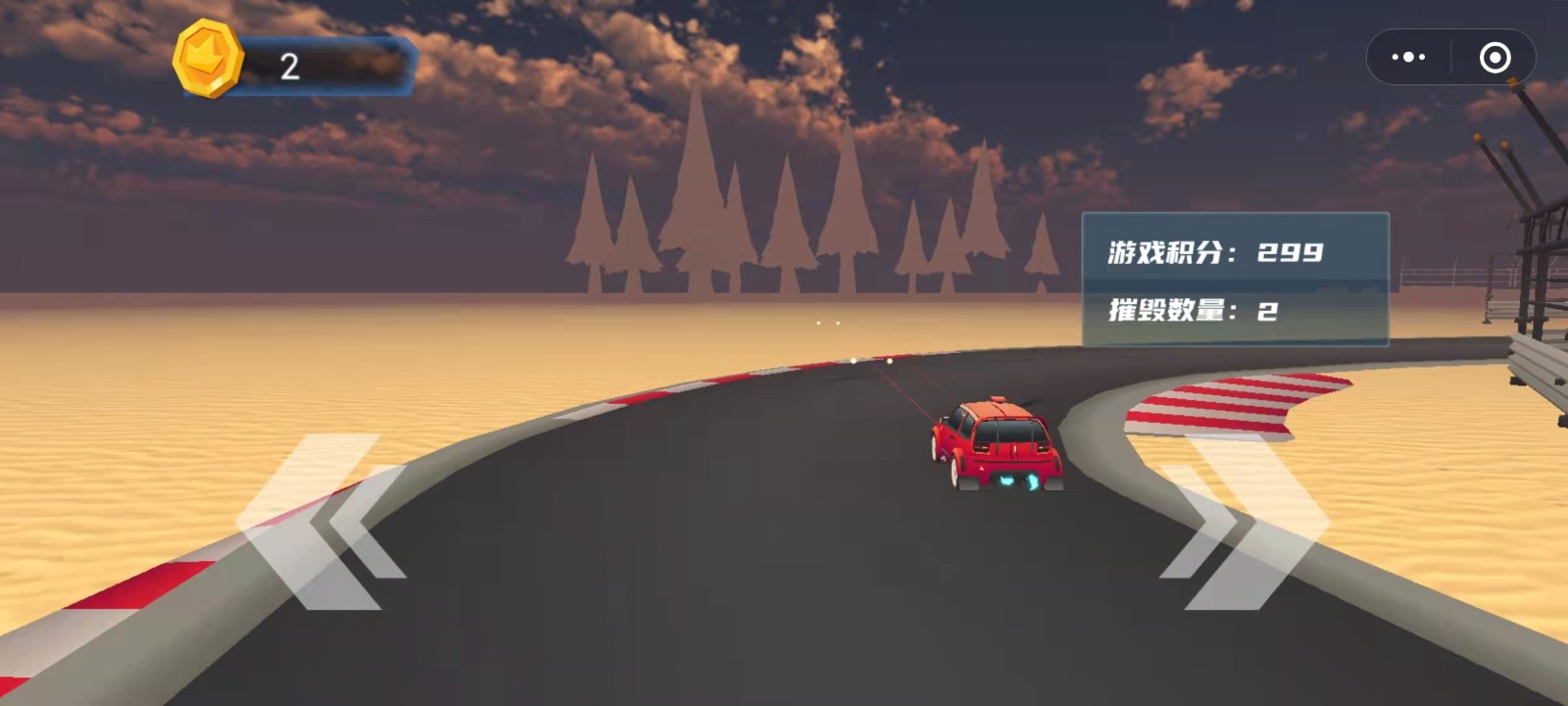The image size is (1568, 706).
Task: Close the mini game with the circle button
Action: [1494, 58]
